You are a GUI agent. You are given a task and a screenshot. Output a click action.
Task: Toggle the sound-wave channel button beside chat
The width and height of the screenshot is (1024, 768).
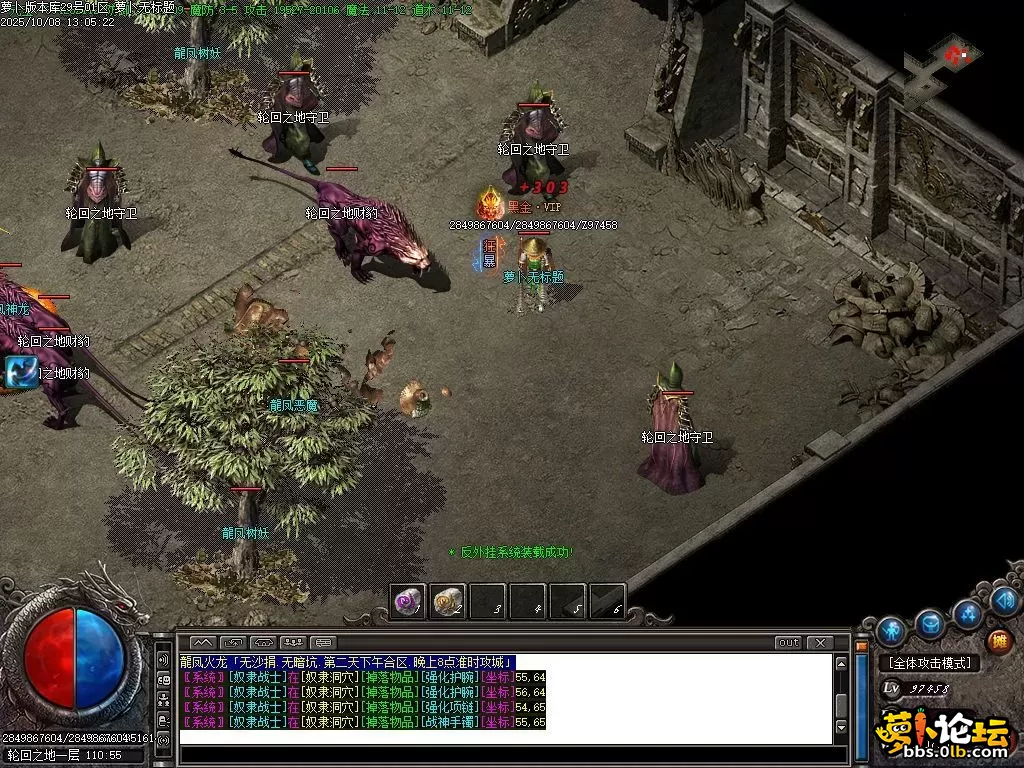pyautogui.click(x=163, y=660)
